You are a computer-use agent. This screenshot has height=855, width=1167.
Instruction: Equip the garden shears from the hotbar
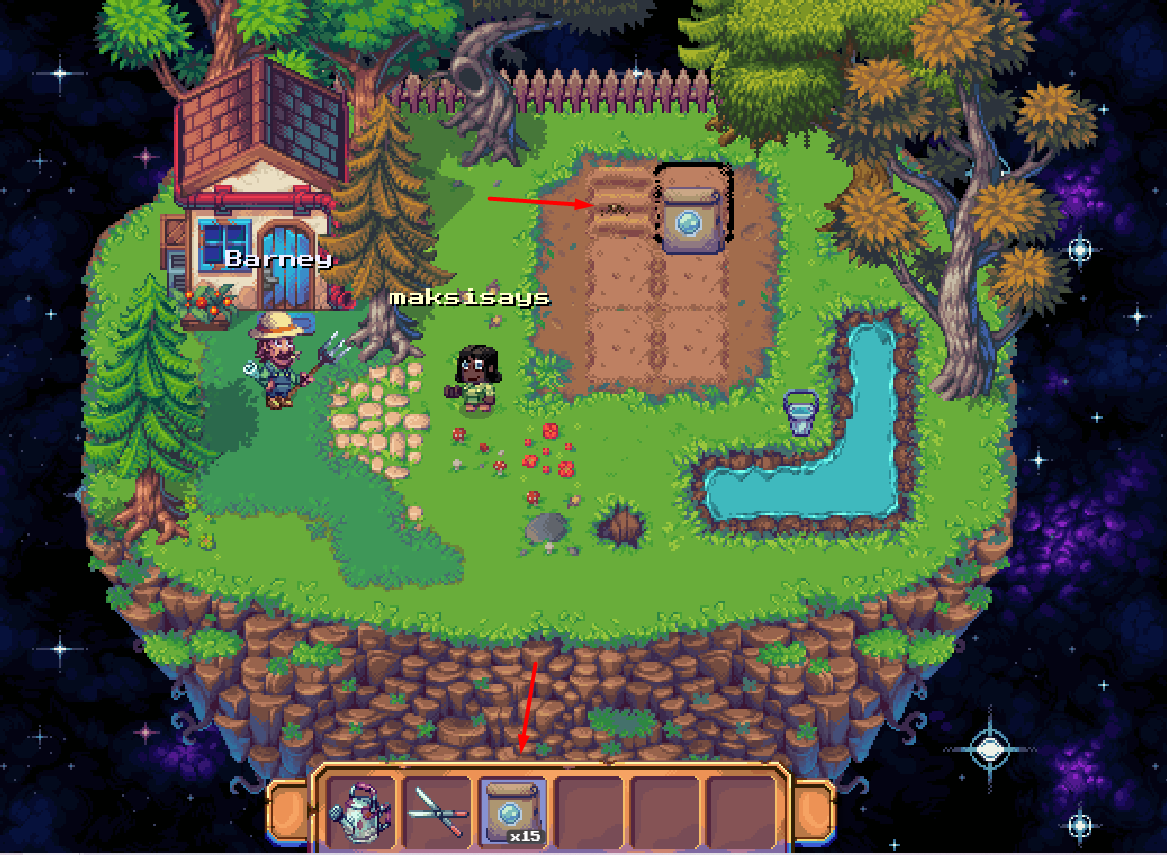tap(438, 811)
